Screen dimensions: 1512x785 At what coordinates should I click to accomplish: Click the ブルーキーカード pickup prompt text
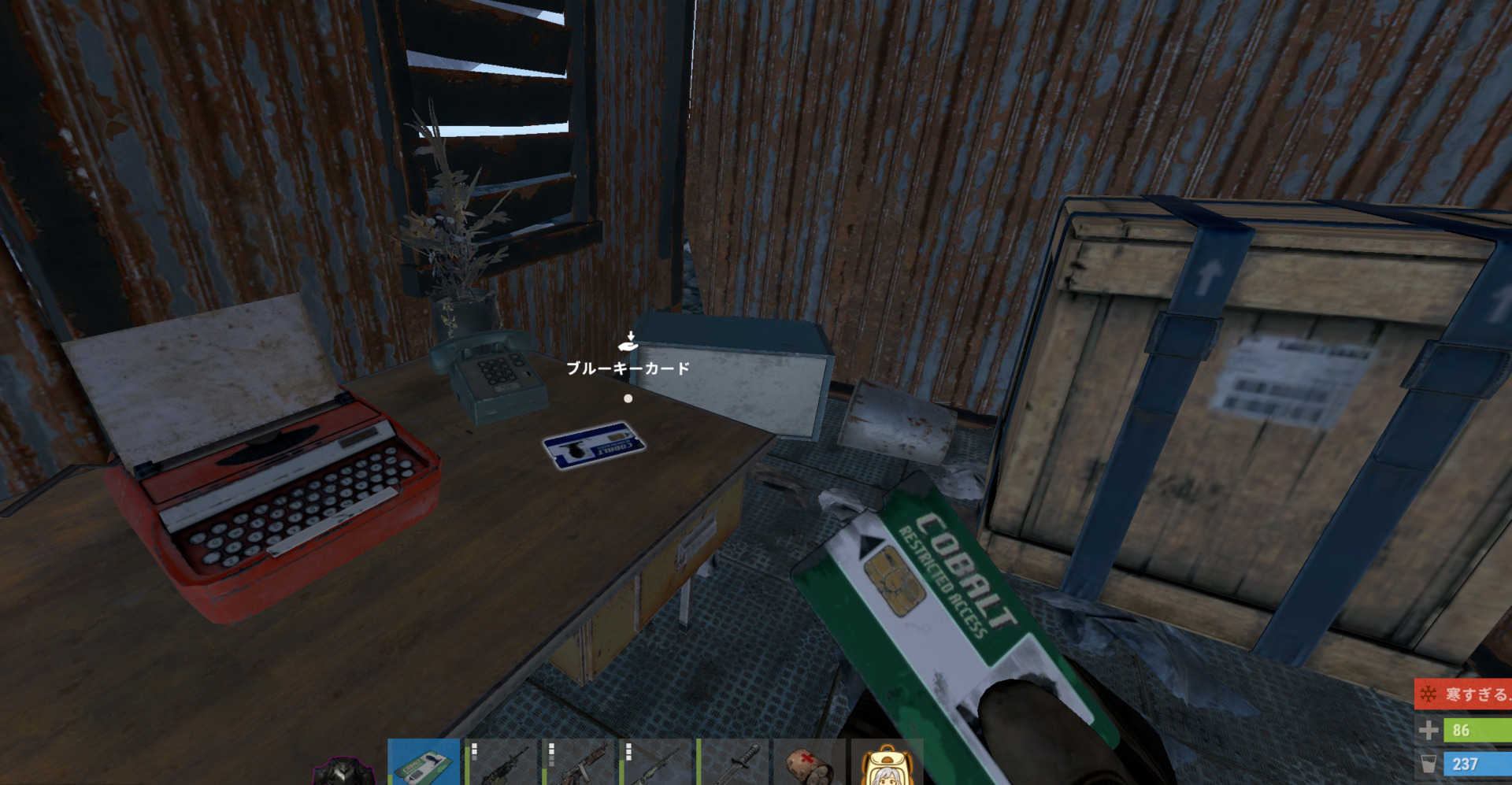[x=630, y=366]
